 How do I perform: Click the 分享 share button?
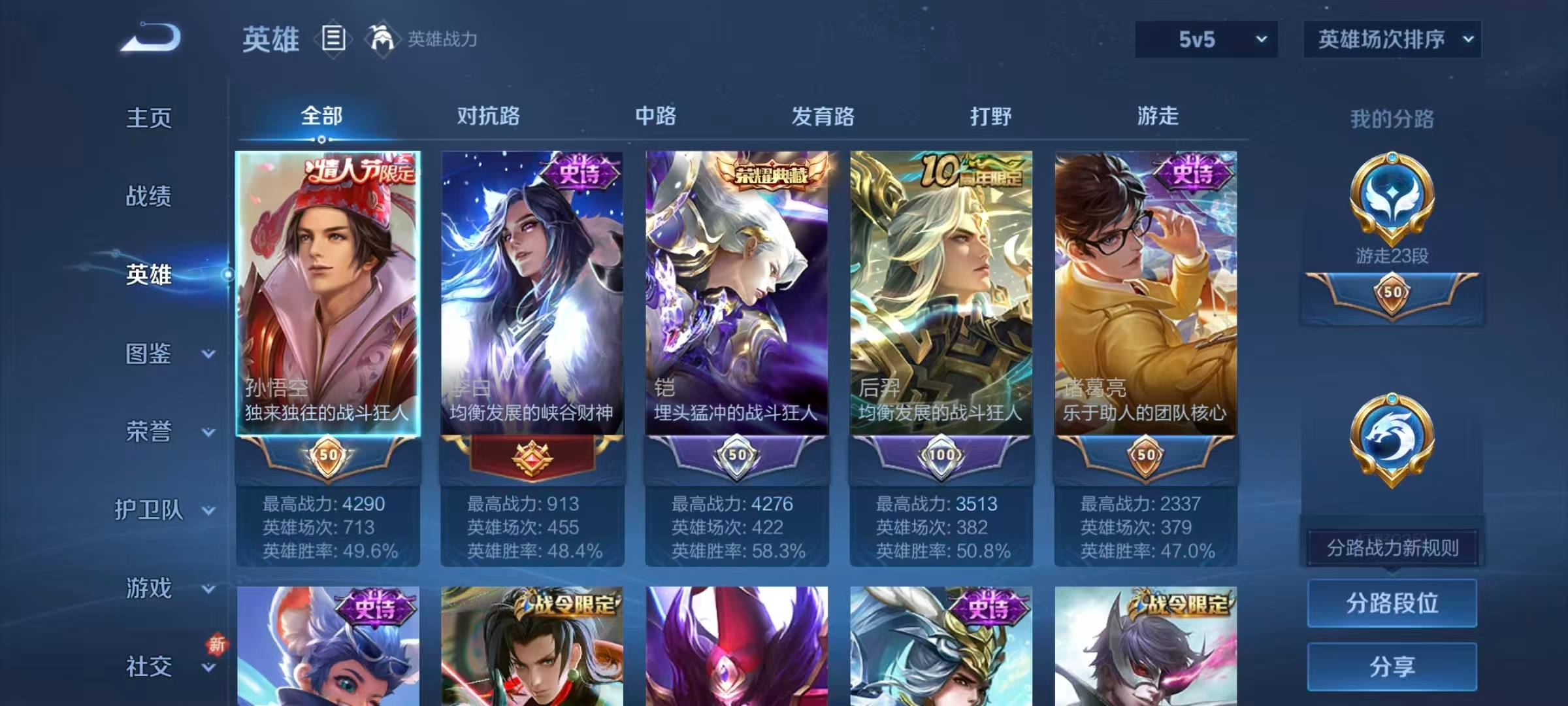click(x=1393, y=667)
